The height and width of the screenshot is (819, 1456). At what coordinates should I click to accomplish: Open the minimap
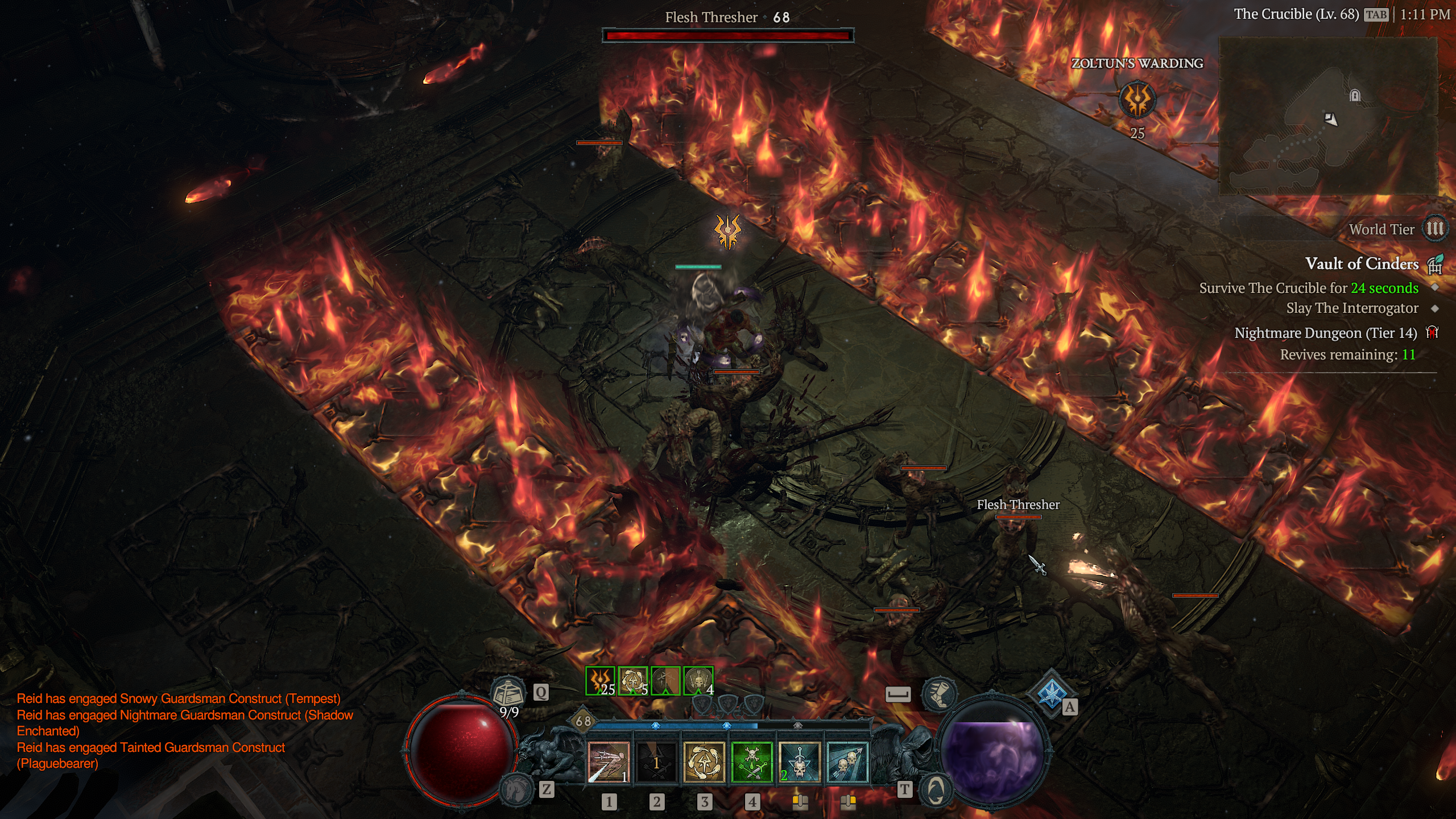1328,117
